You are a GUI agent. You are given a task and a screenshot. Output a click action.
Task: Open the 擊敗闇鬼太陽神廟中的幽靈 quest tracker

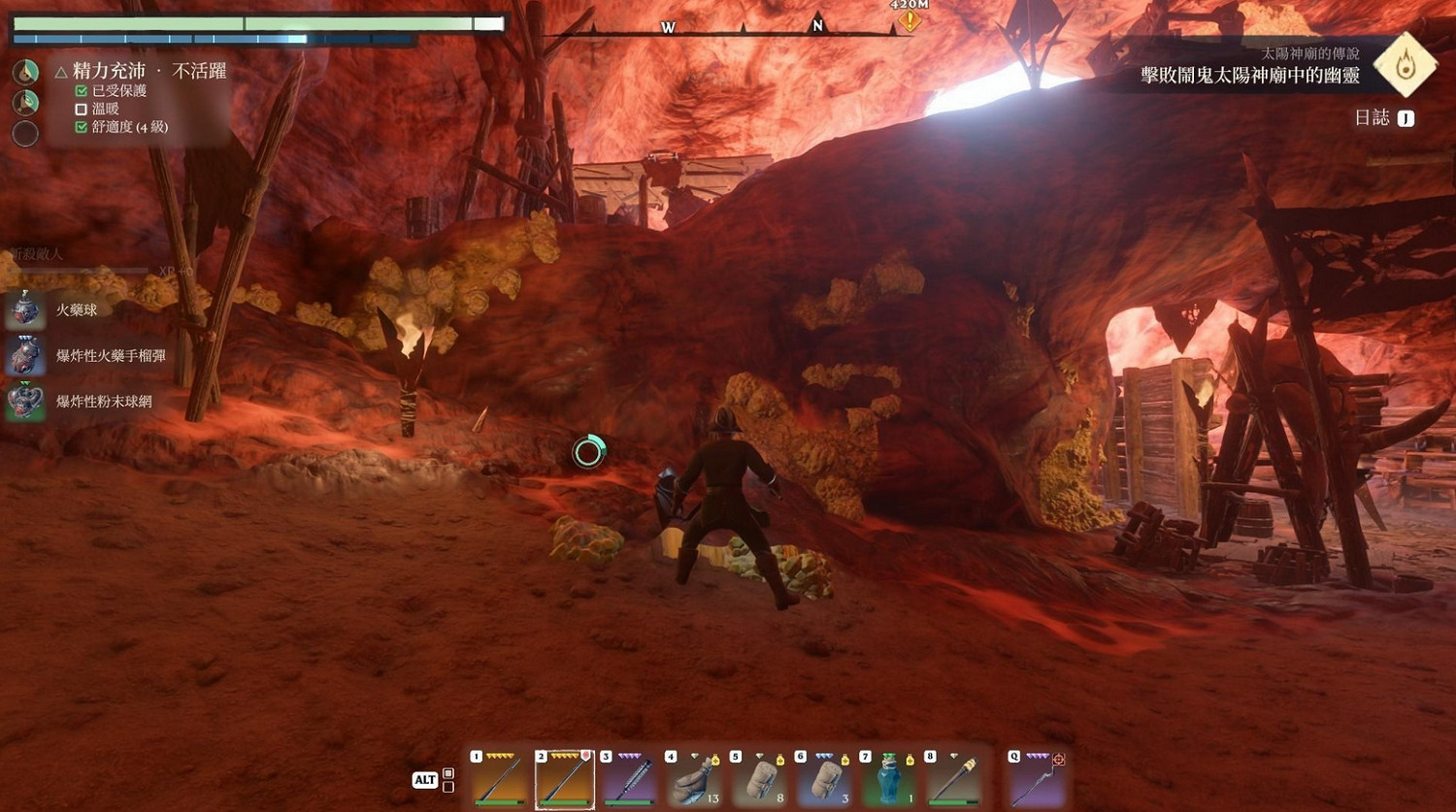click(1249, 76)
